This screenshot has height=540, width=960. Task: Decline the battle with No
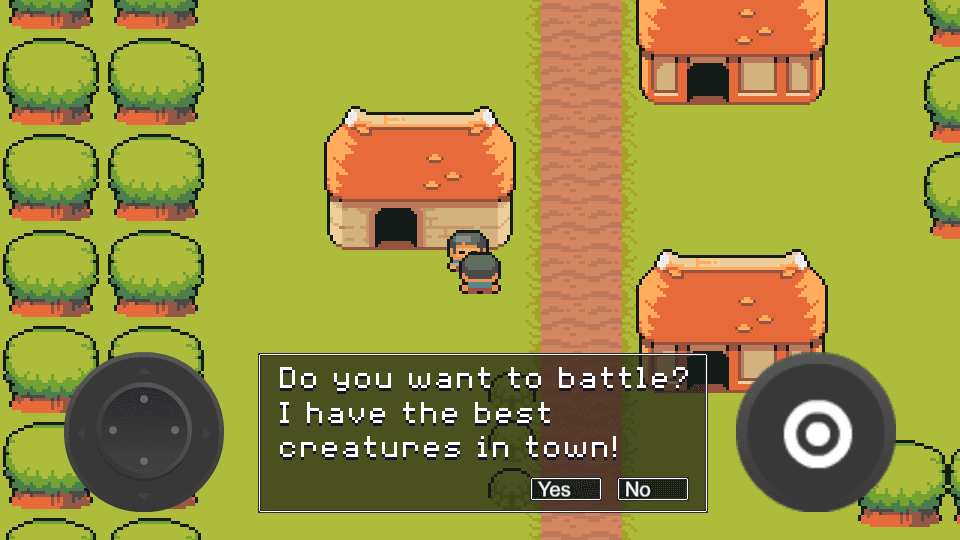pos(652,489)
